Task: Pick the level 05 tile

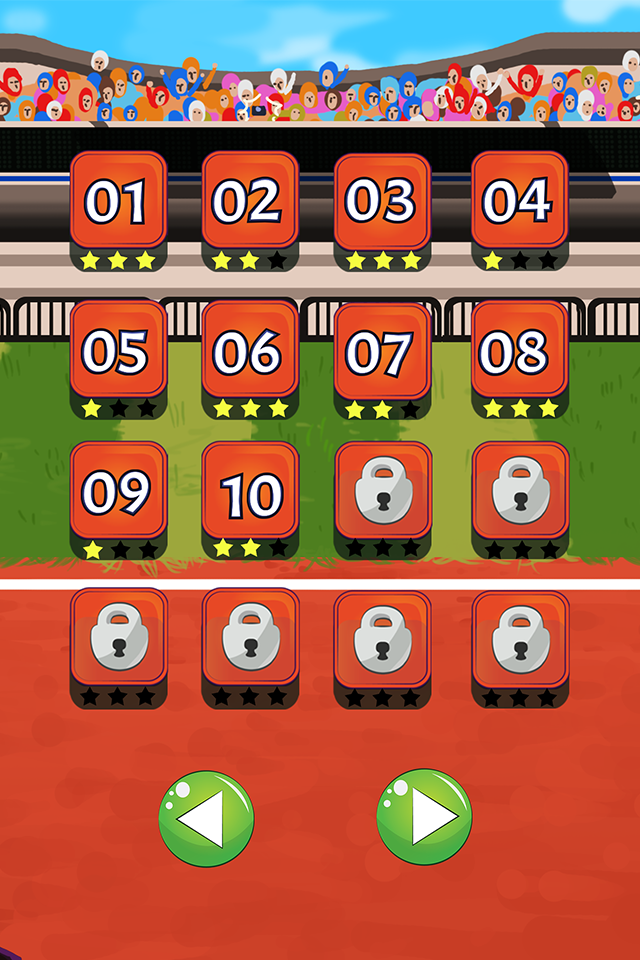Action: coord(118,350)
